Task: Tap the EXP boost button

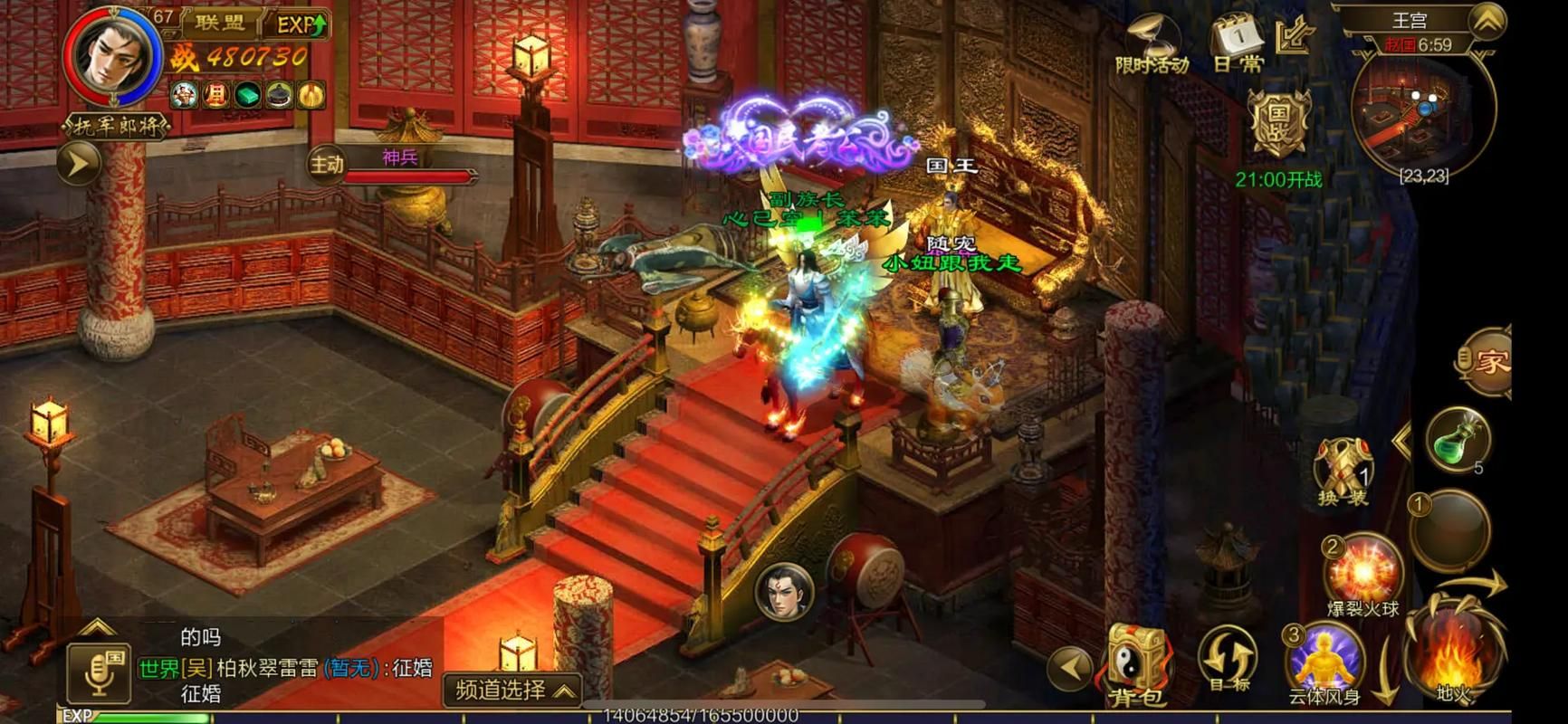Action: coord(301,24)
